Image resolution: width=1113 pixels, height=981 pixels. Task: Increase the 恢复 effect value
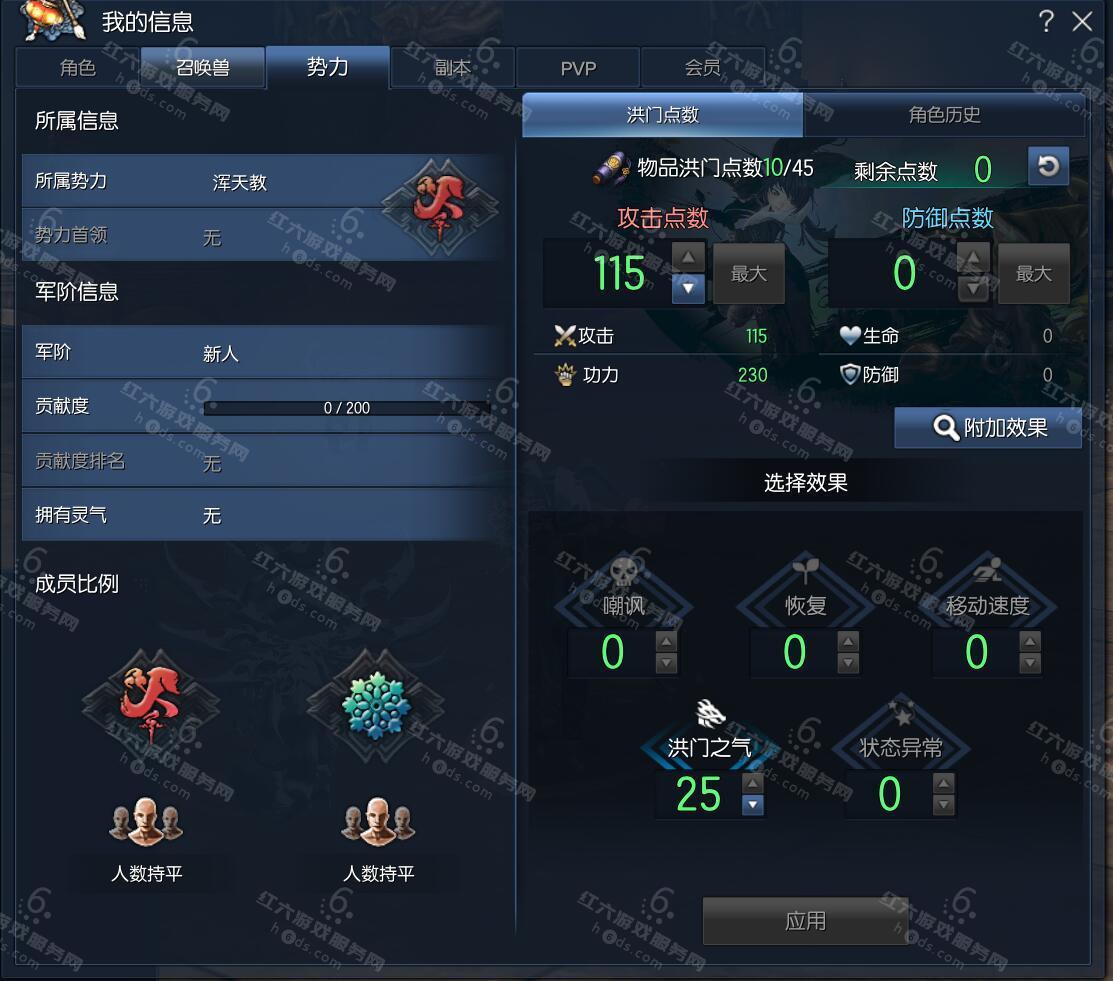pyautogui.click(x=848, y=641)
